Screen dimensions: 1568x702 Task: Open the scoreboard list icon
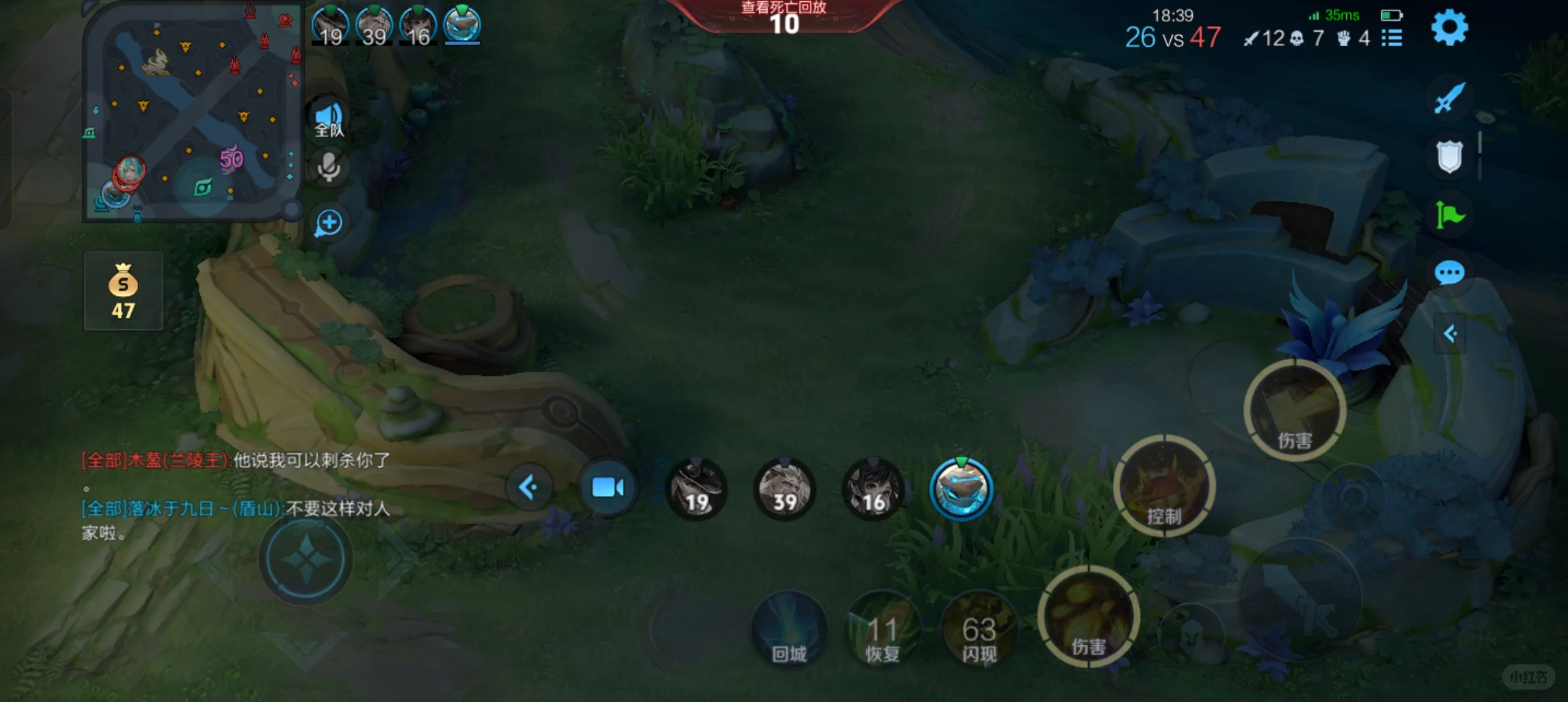tap(1392, 38)
